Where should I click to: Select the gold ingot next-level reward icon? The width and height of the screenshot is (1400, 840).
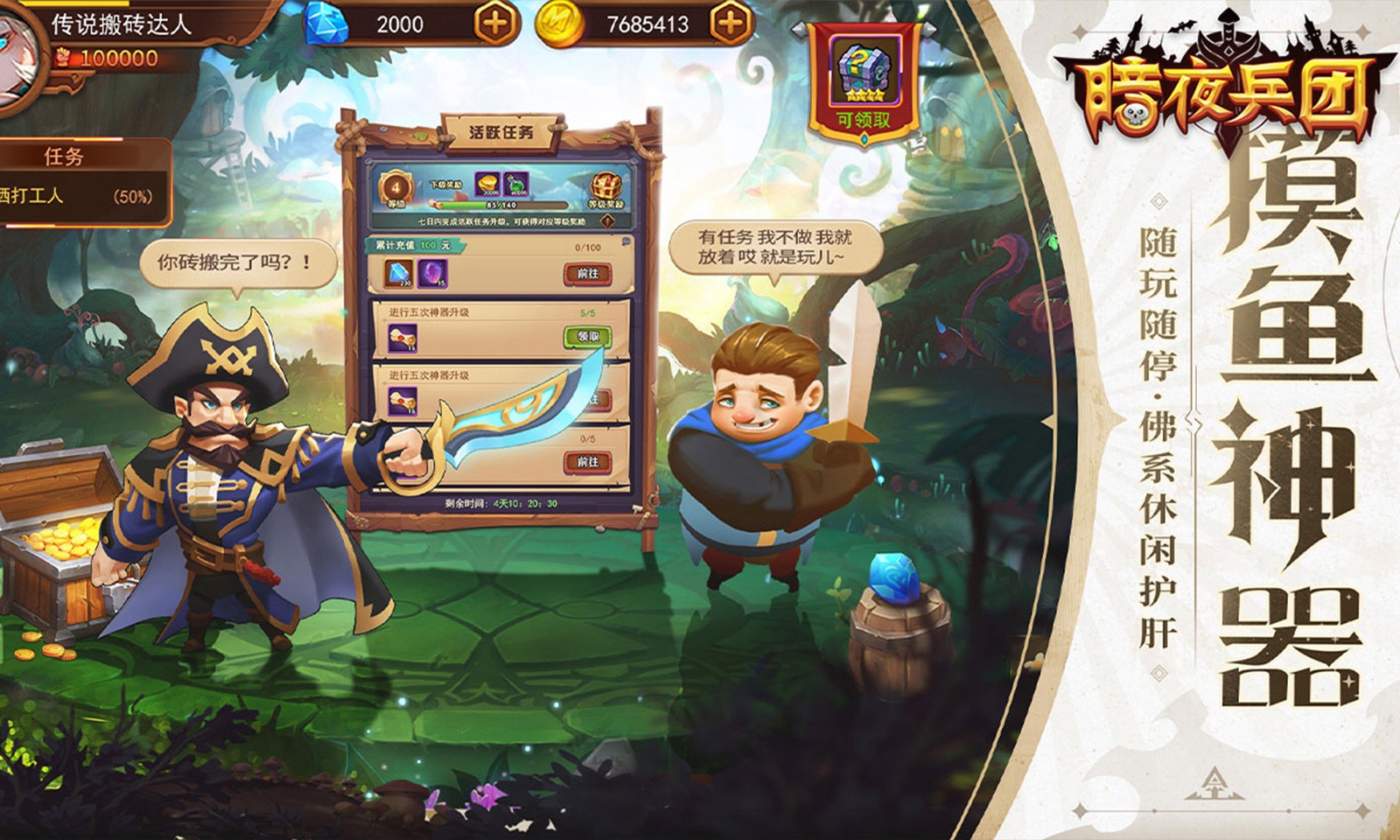487,185
